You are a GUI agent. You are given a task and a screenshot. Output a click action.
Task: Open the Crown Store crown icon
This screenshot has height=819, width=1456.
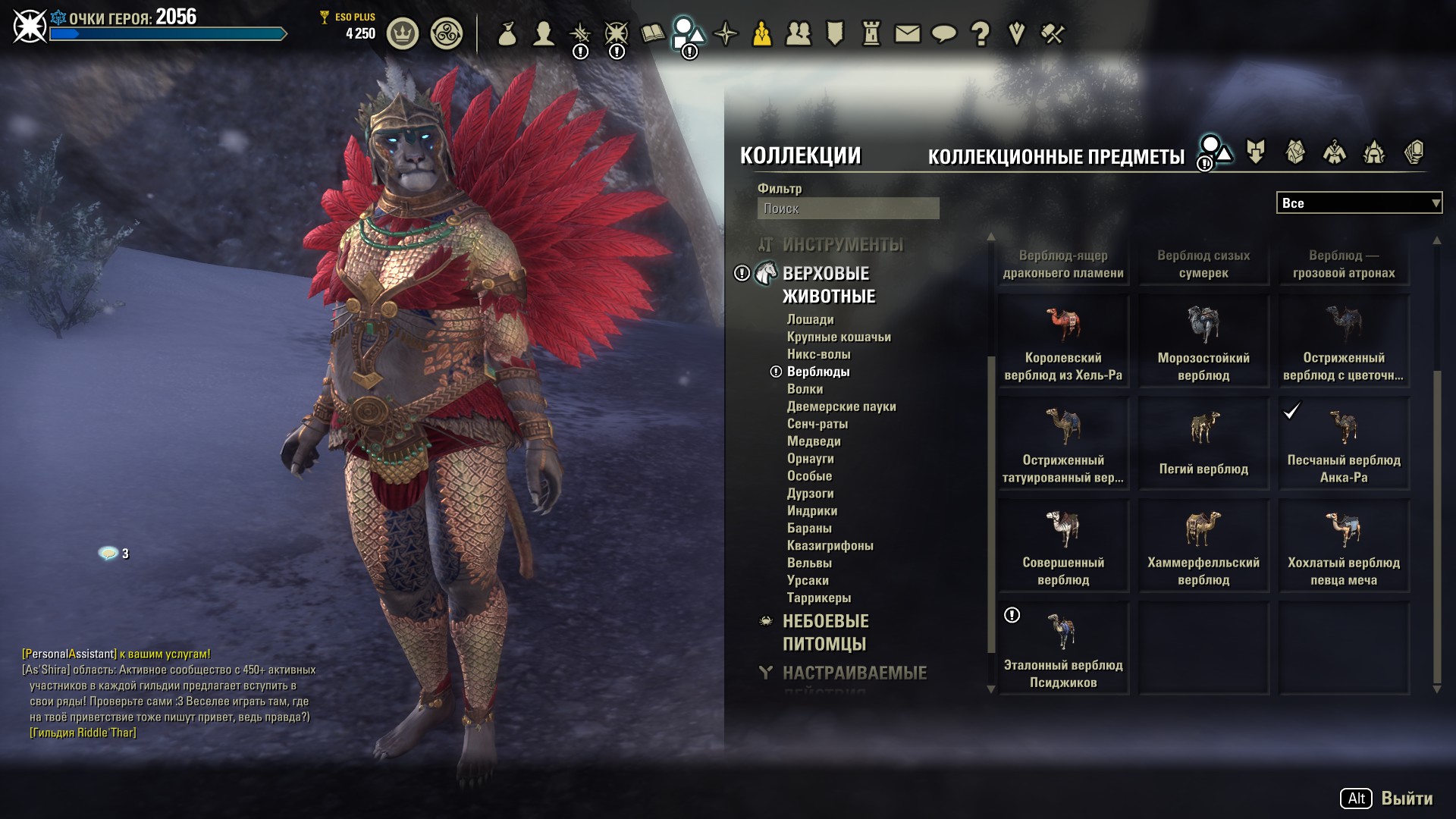pos(403,34)
